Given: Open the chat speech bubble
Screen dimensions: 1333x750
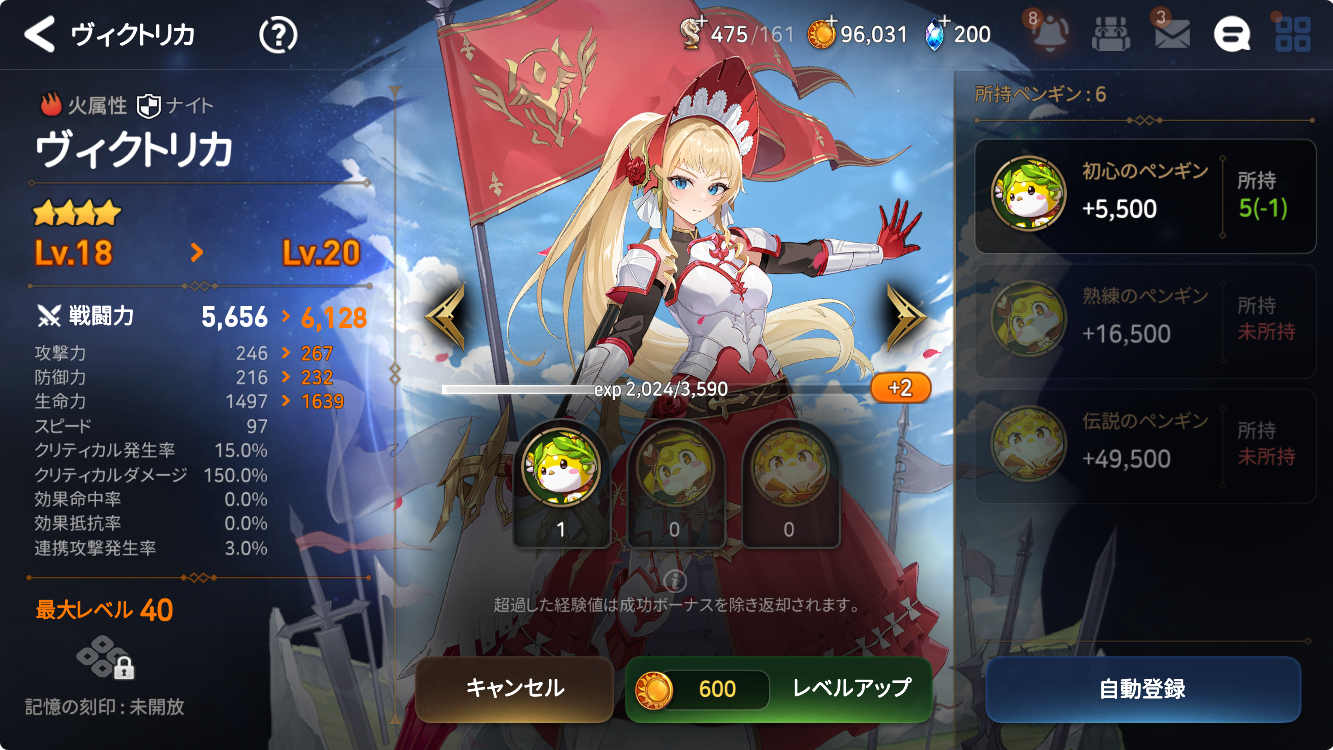Looking at the screenshot, I should tap(1232, 34).
